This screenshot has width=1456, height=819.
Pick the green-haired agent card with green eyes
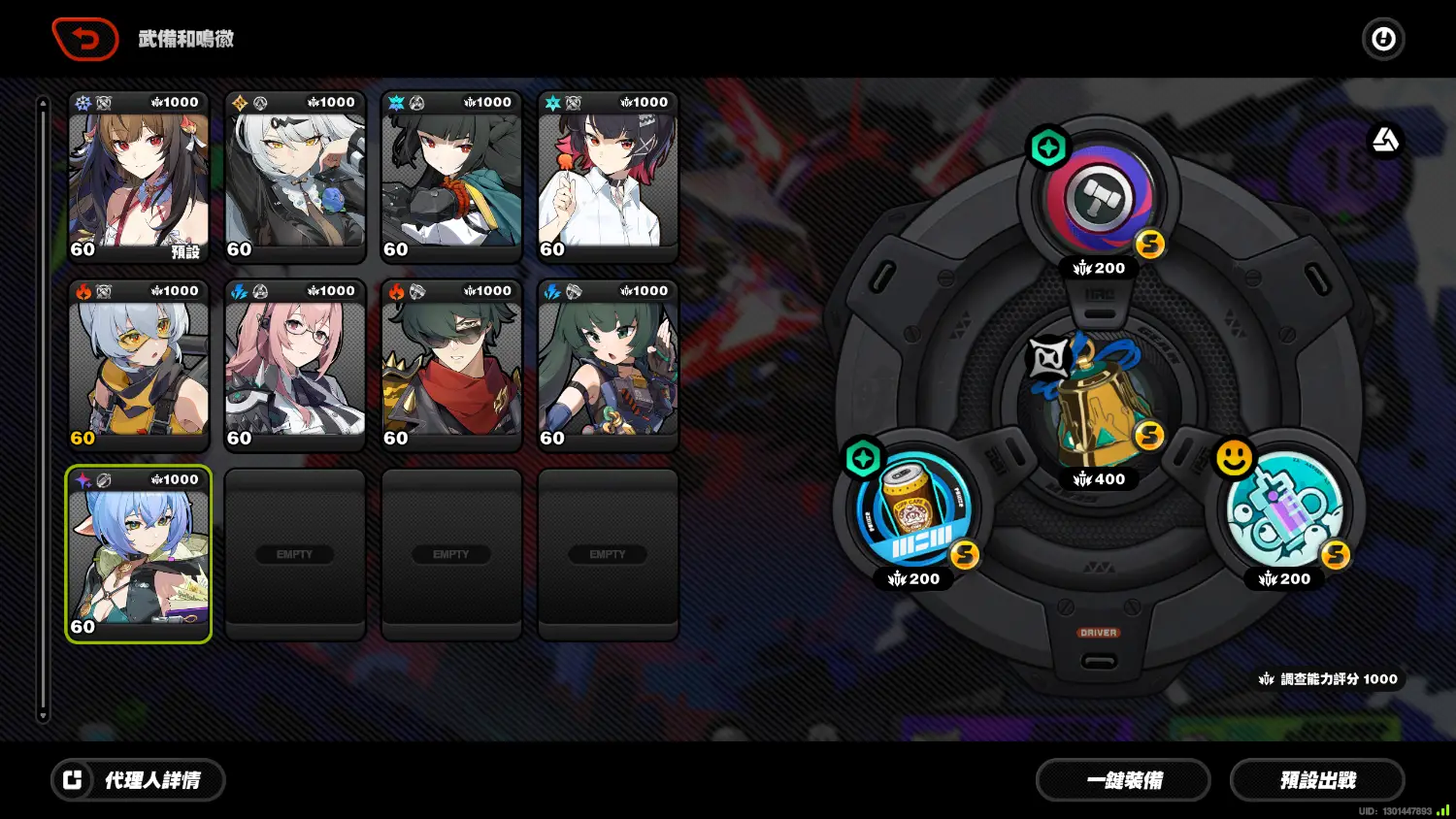click(608, 367)
